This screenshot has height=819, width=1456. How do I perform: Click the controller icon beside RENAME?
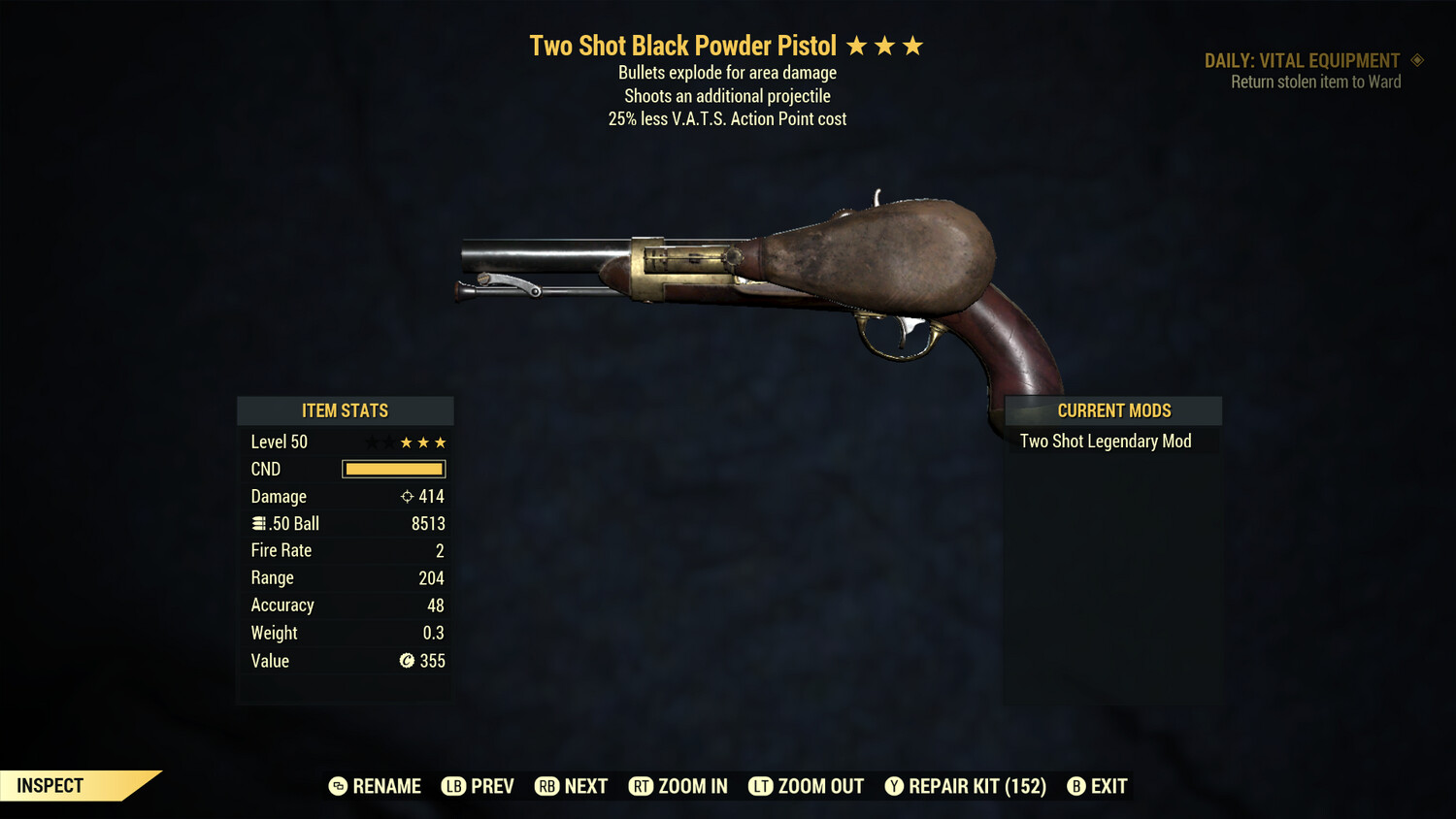tap(337, 786)
